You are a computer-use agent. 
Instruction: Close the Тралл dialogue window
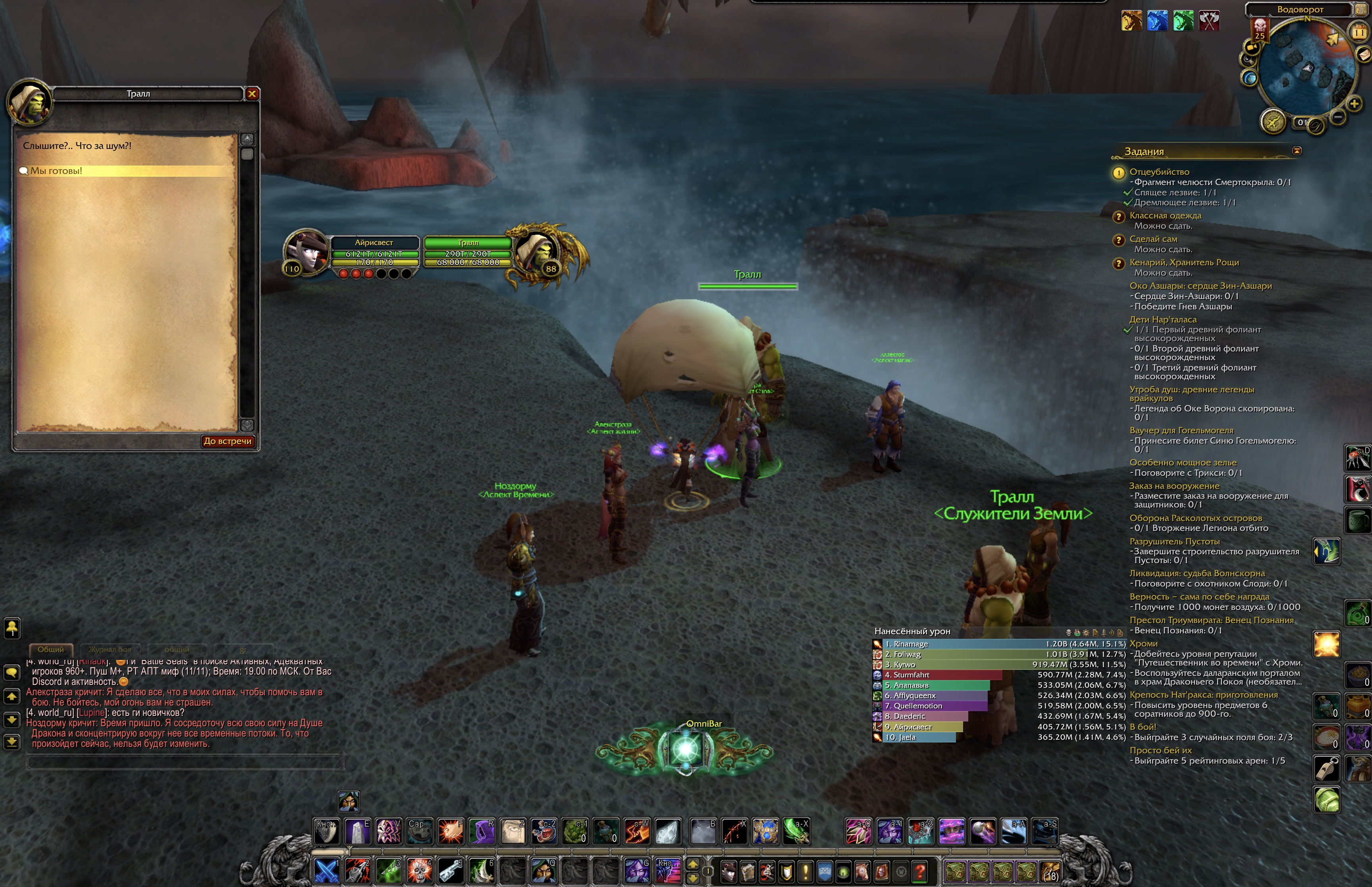tap(252, 94)
